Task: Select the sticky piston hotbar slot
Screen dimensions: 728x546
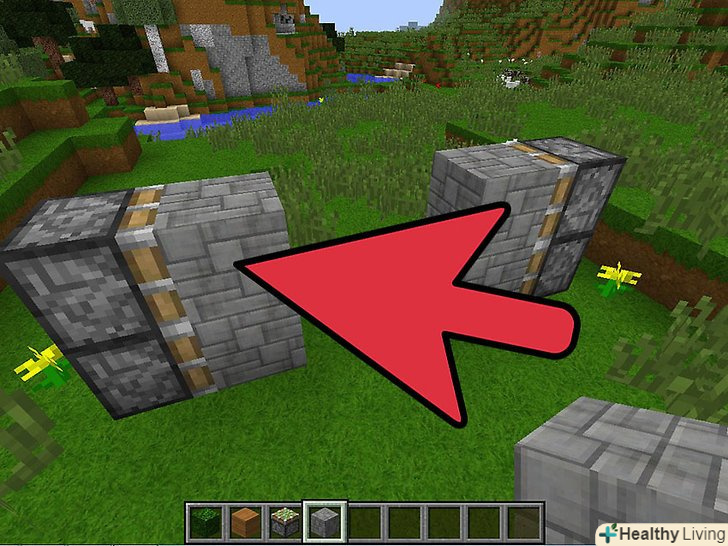Action: click(x=285, y=520)
